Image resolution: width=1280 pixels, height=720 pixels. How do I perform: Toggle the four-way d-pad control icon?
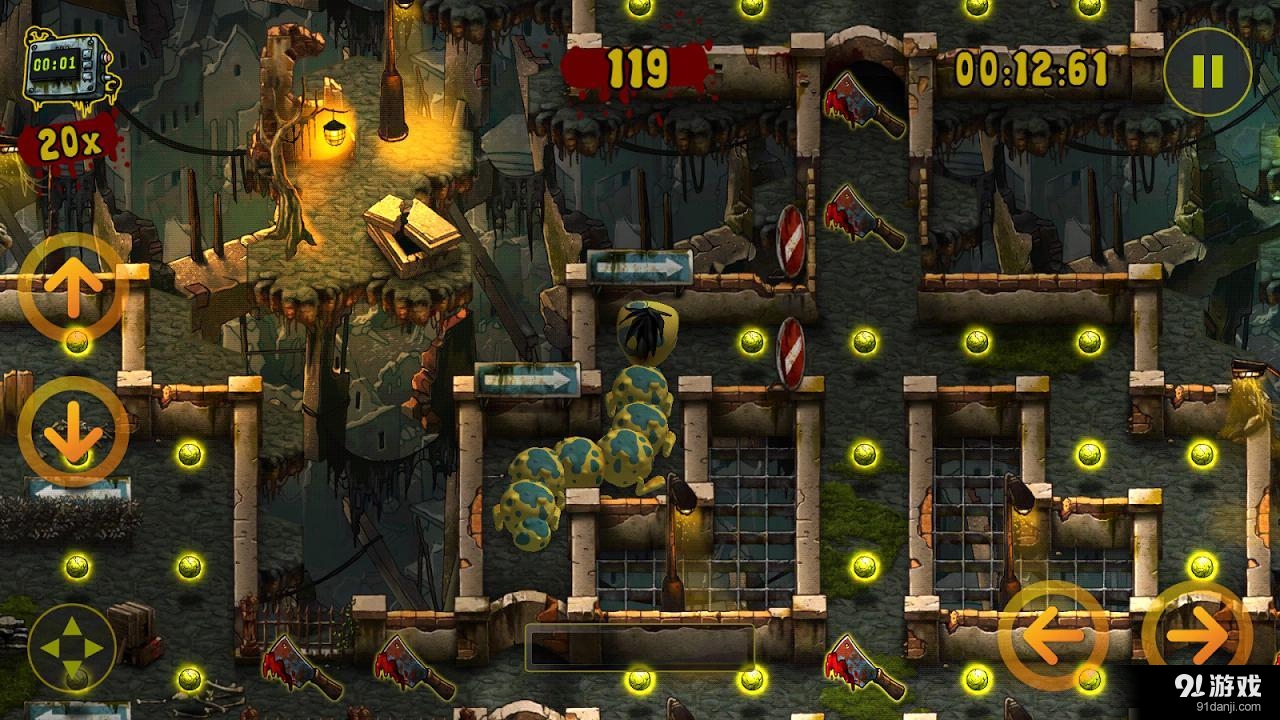pyautogui.click(x=73, y=648)
